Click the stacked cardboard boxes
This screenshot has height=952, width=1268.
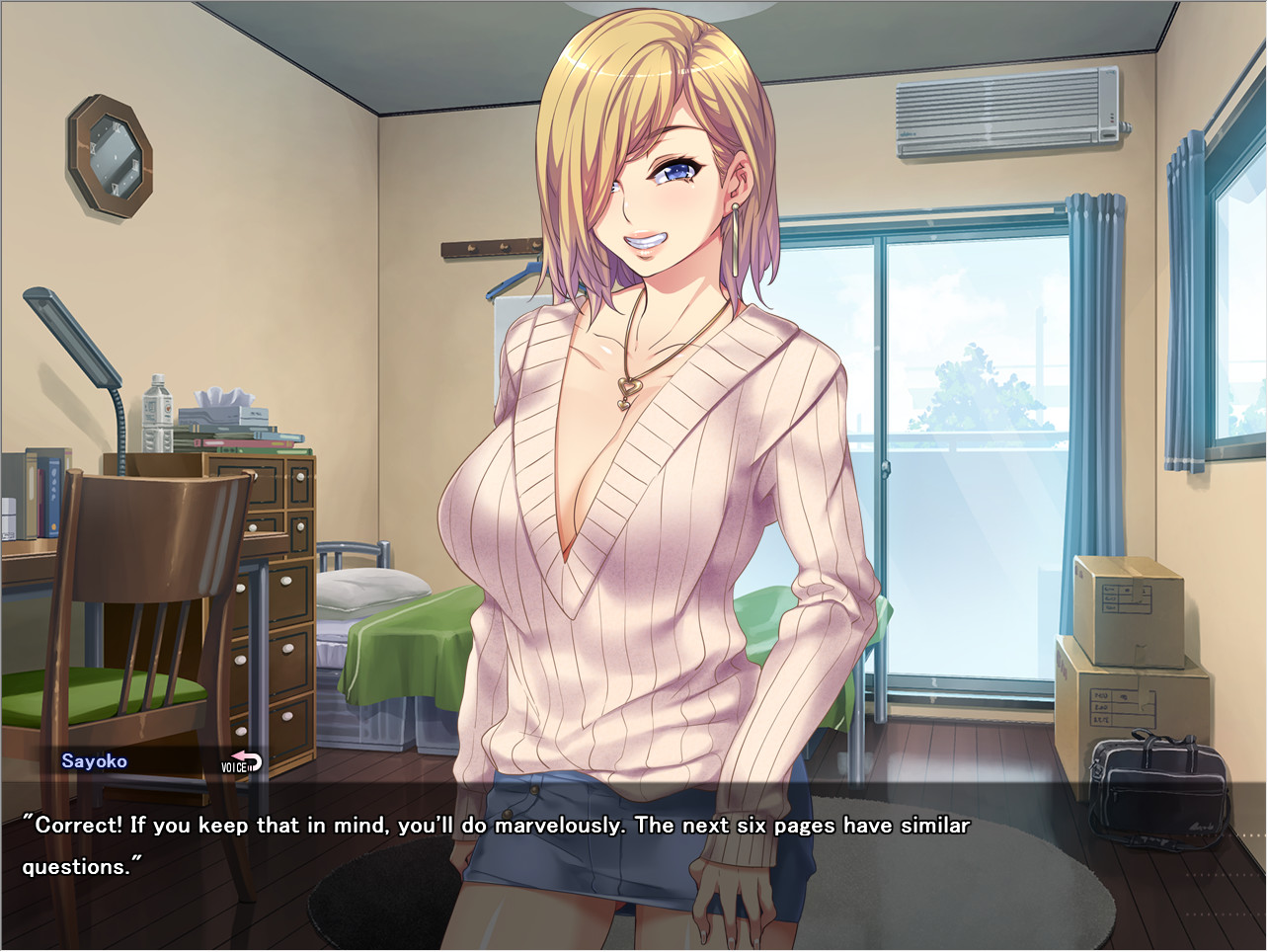pos(1131,652)
